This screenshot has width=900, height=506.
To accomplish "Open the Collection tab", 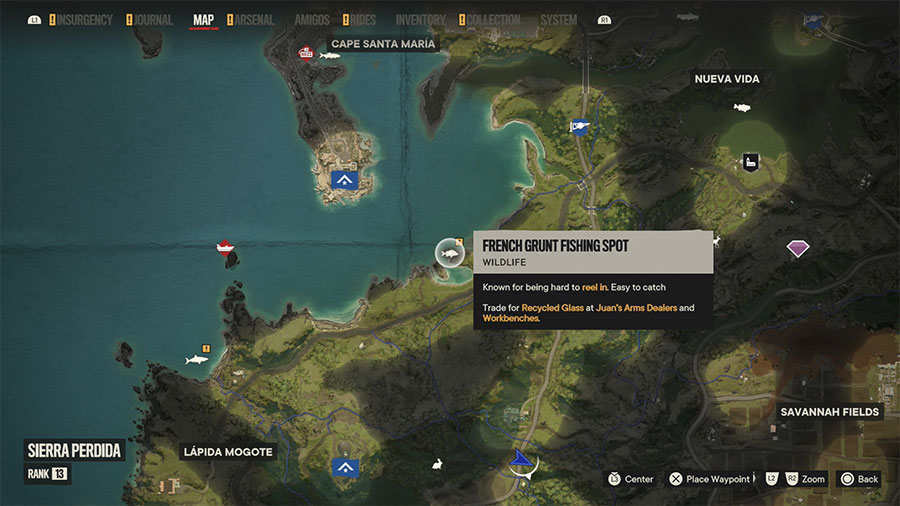I will (x=494, y=20).
